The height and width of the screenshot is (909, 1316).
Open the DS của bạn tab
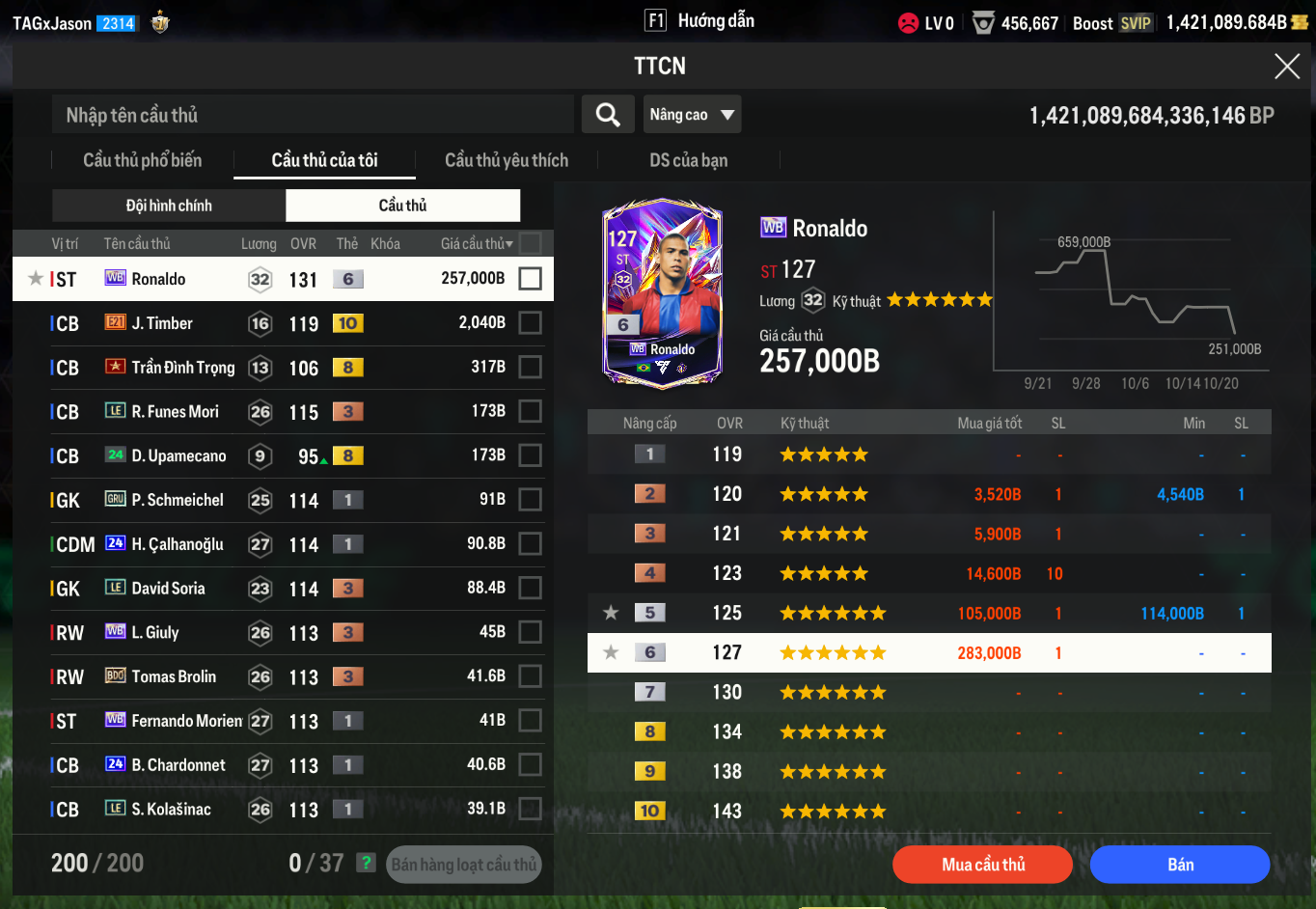pyautogui.click(x=688, y=160)
